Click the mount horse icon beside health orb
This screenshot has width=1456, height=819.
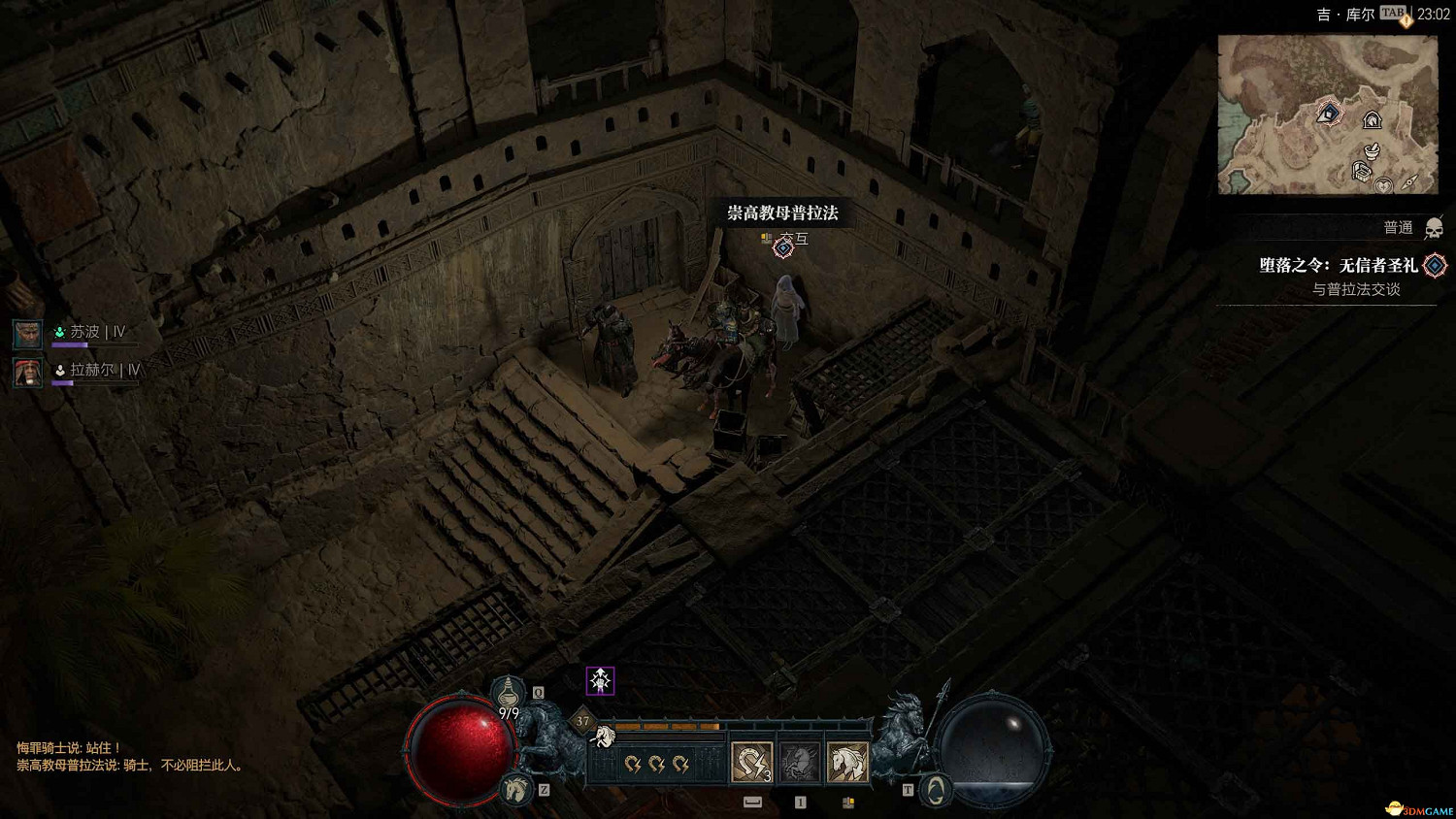click(517, 789)
